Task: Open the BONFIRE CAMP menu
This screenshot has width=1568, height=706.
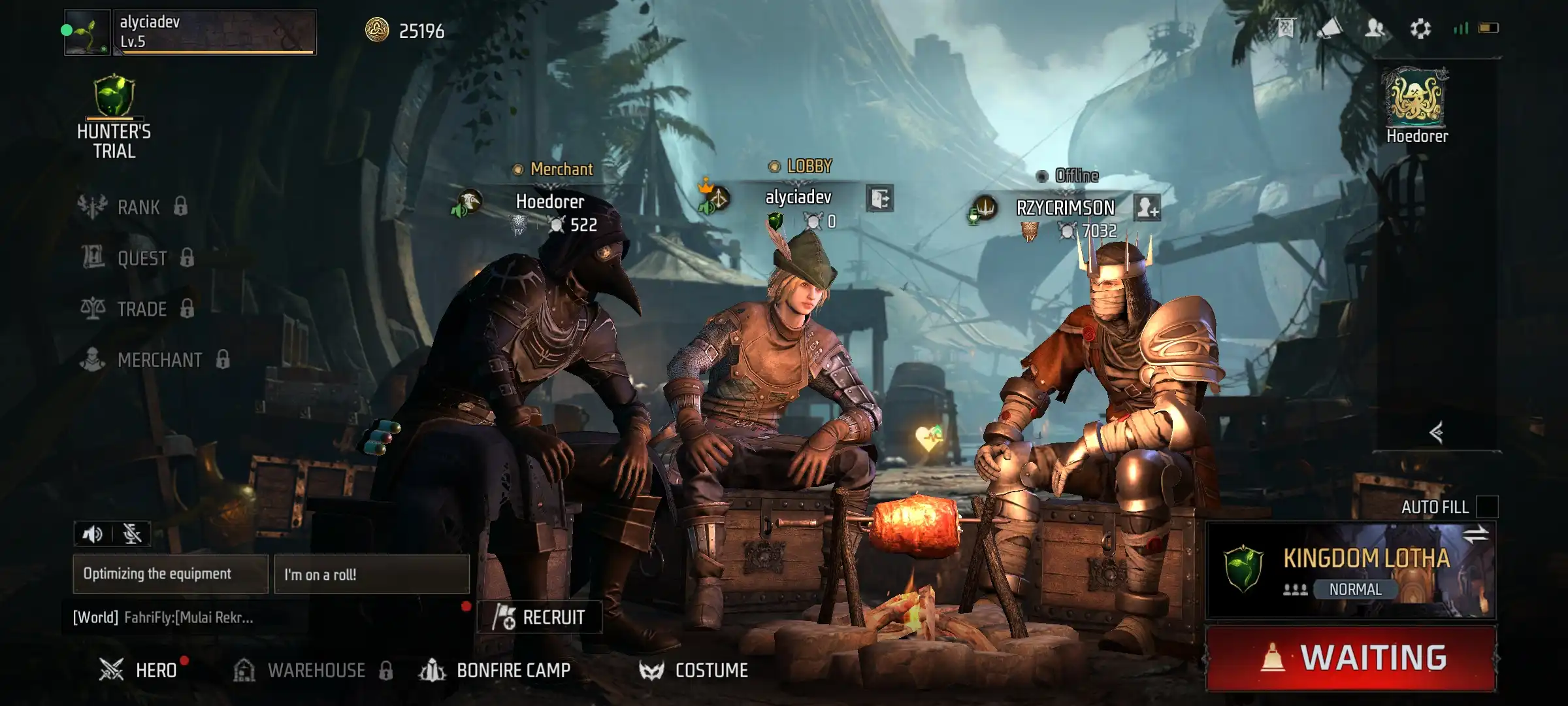Action: pos(497,670)
